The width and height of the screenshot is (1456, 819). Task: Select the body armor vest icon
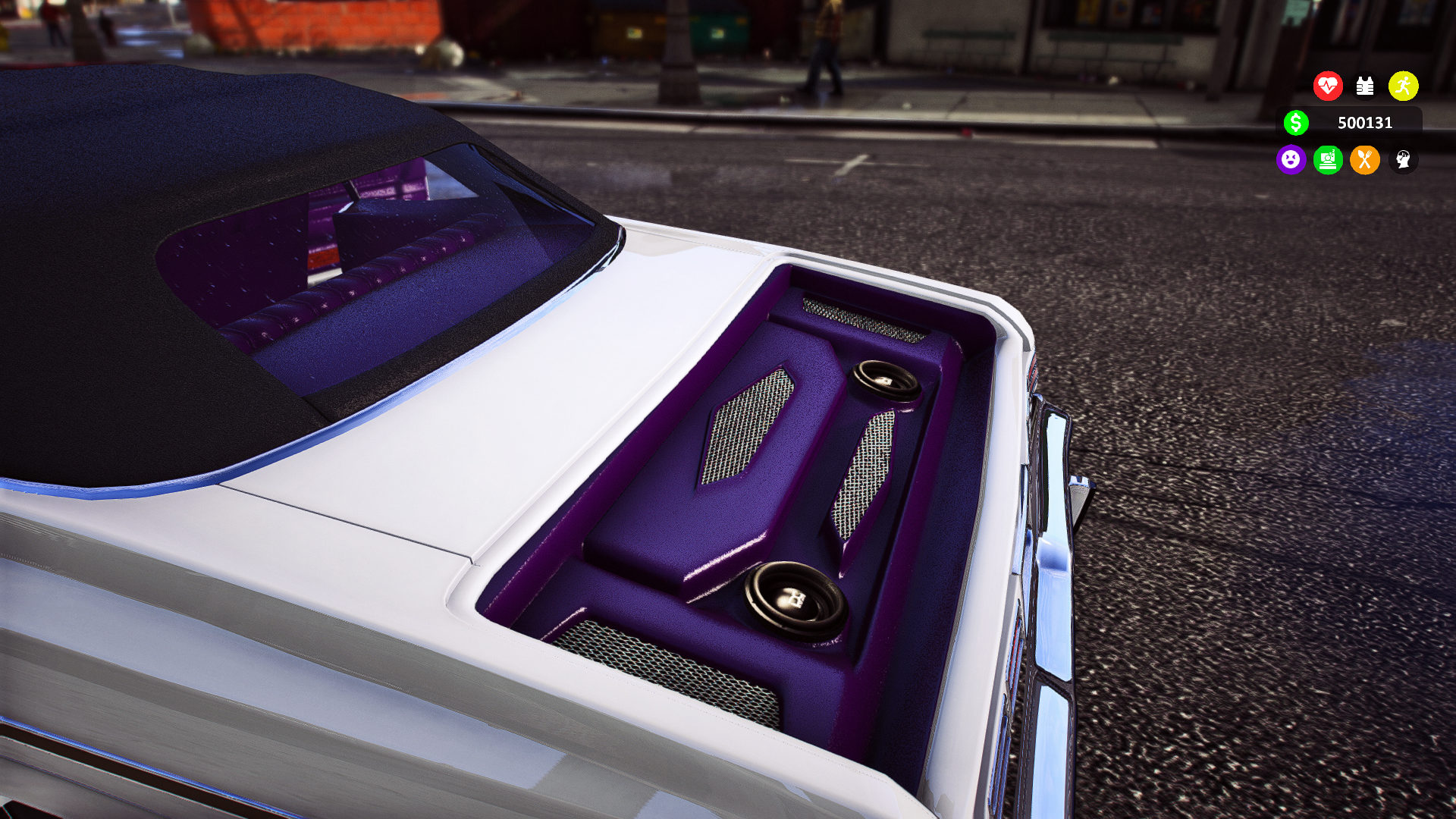(x=1365, y=86)
